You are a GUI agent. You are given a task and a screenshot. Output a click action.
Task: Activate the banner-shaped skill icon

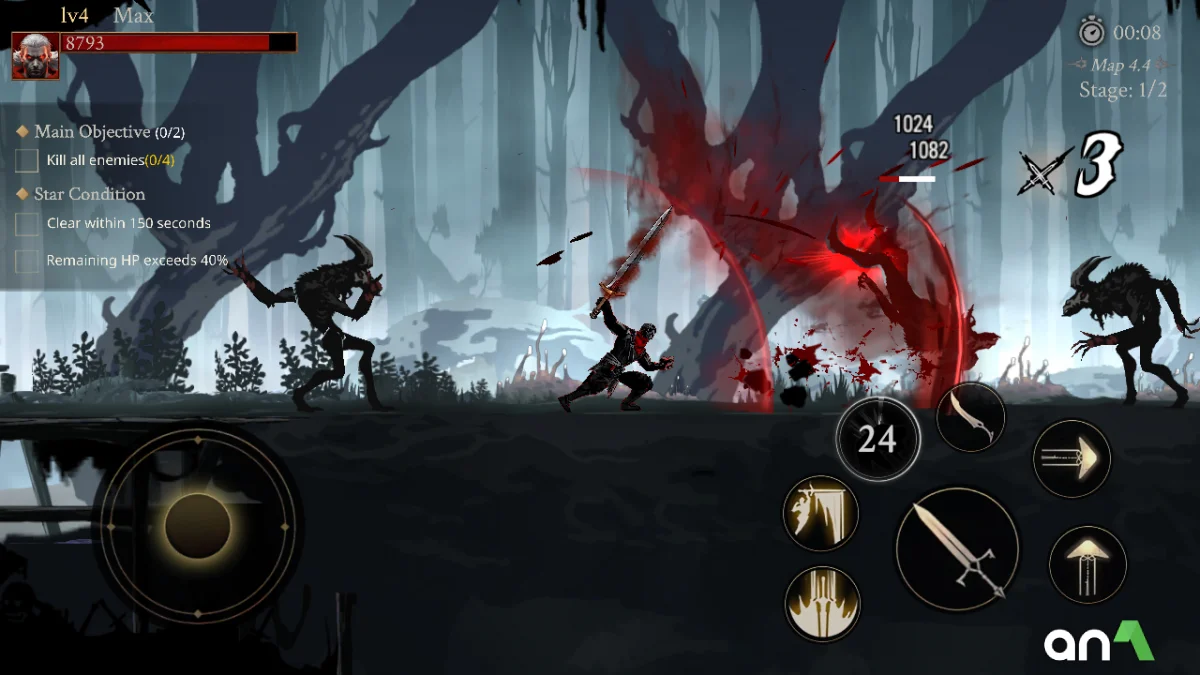pos(821,512)
